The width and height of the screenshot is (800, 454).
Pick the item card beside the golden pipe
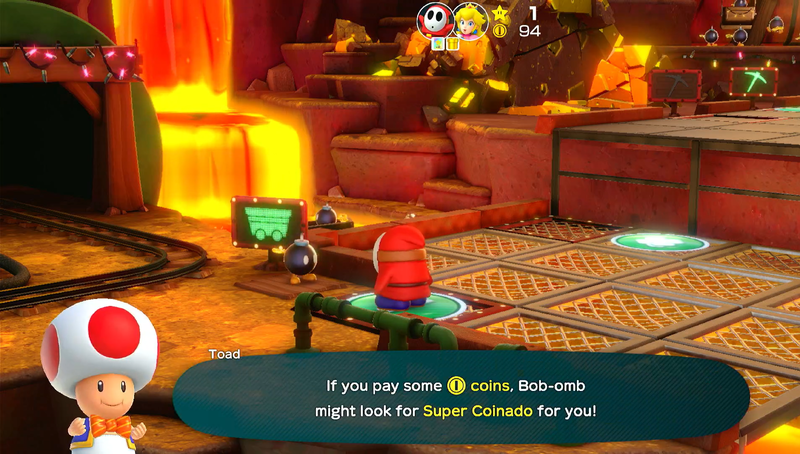(x=439, y=43)
